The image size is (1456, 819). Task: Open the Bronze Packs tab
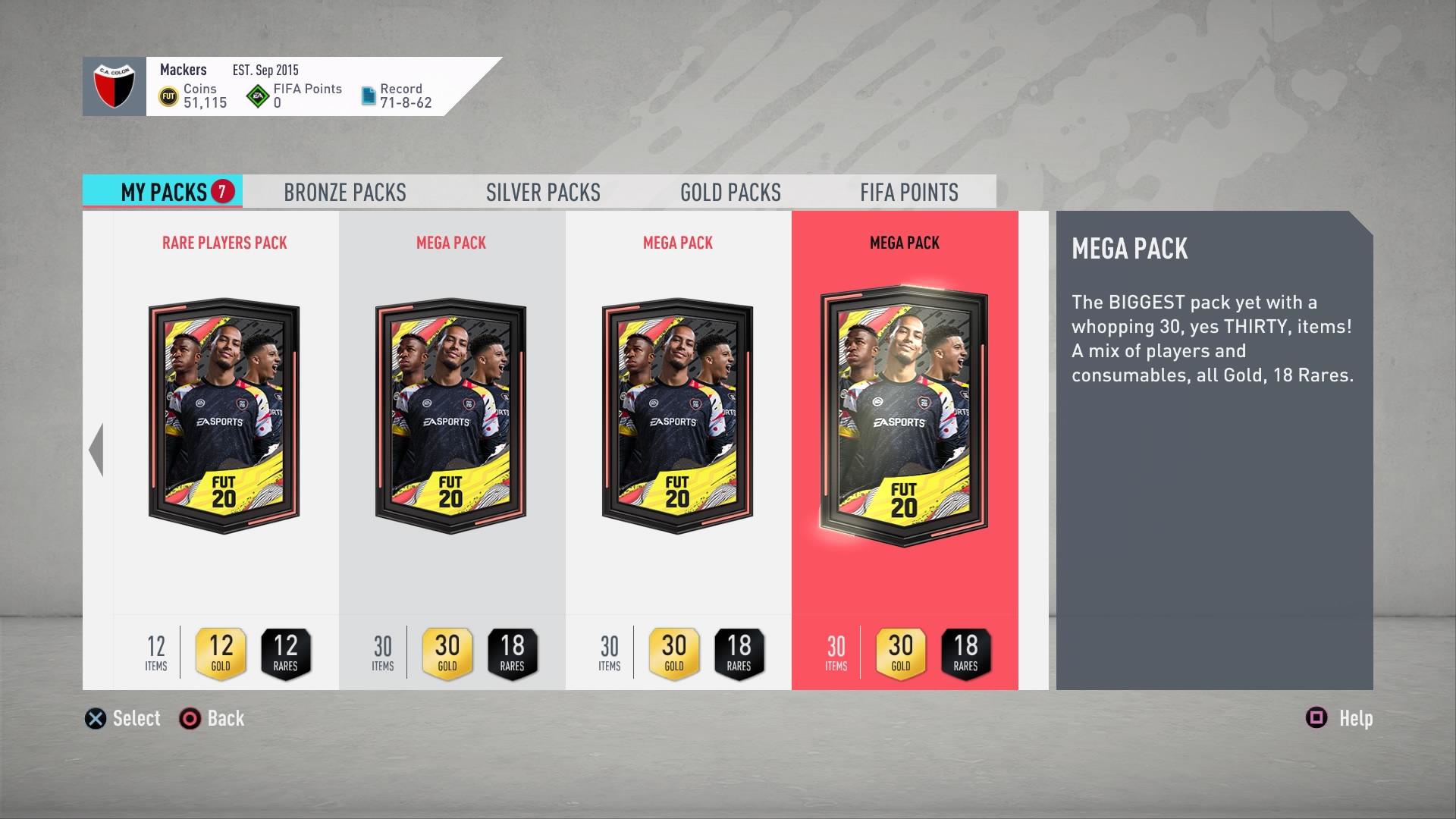pyautogui.click(x=345, y=193)
